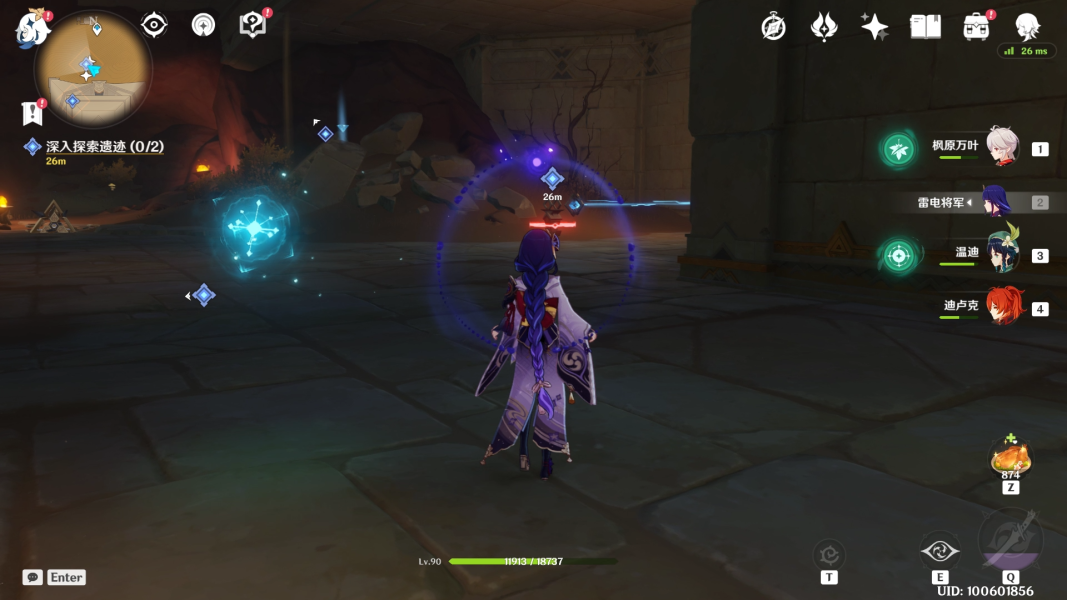Open the character head icon menu
This screenshot has height=600, width=1067.
[x=1027, y=26]
